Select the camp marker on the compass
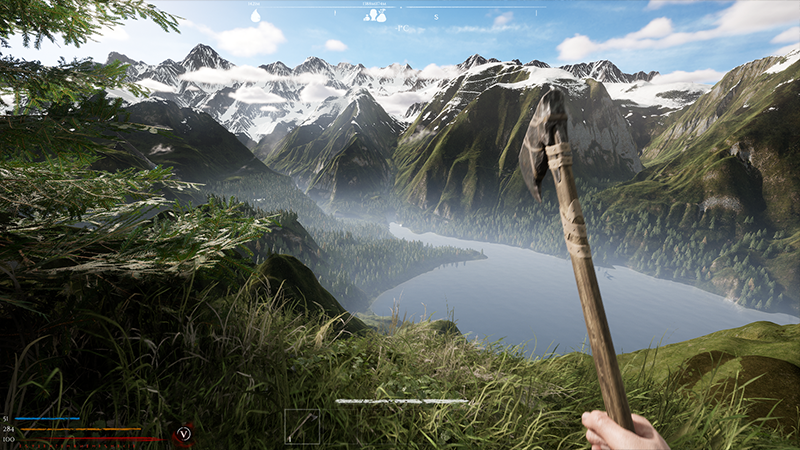 pyautogui.click(x=375, y=15)
